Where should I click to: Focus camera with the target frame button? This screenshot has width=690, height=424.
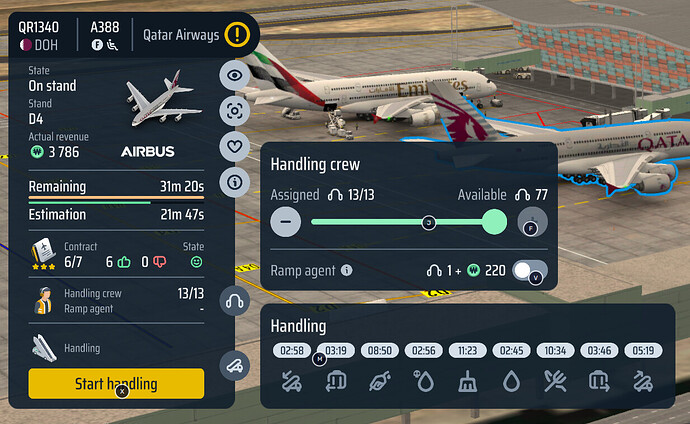(x=235, y=111)
